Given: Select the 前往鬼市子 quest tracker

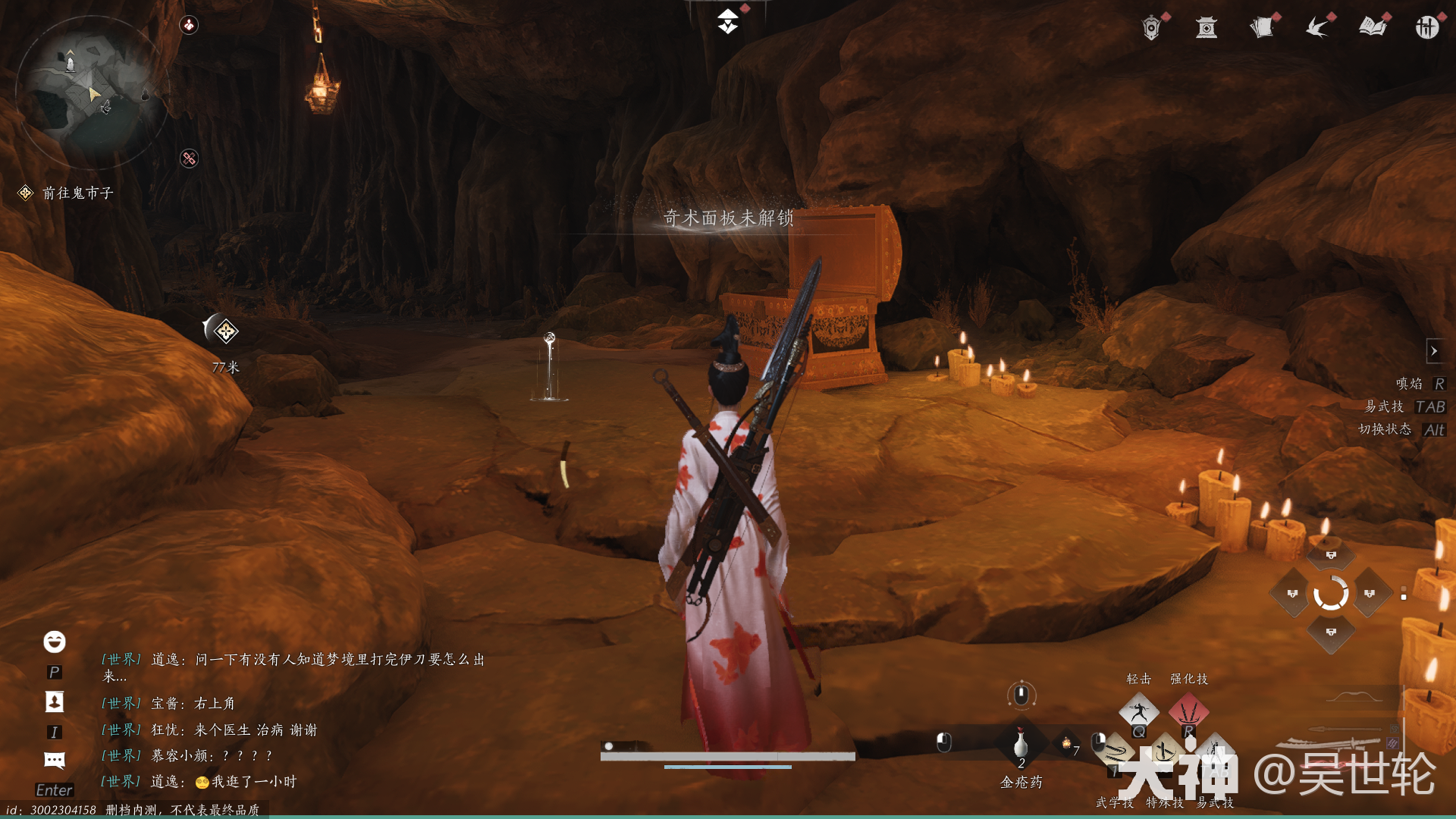Looking at the screenshot, I should (x=77, y=193).
